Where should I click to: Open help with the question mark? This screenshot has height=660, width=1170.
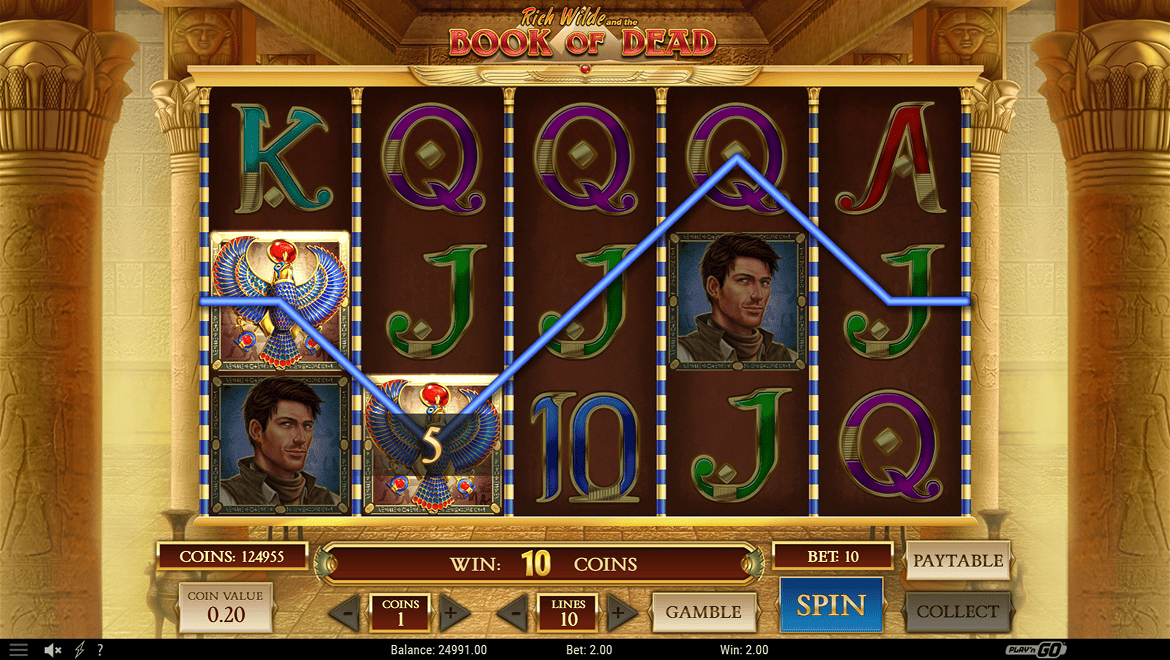coord(99,650)
